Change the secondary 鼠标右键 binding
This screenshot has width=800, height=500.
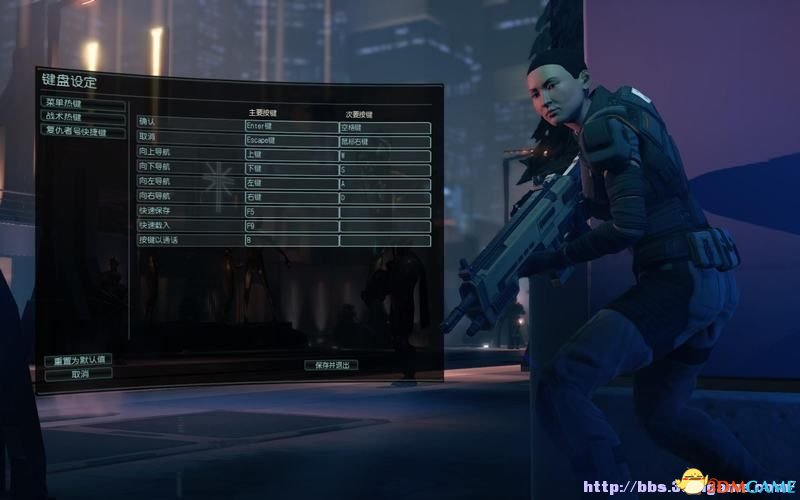[x=385, y=142]
